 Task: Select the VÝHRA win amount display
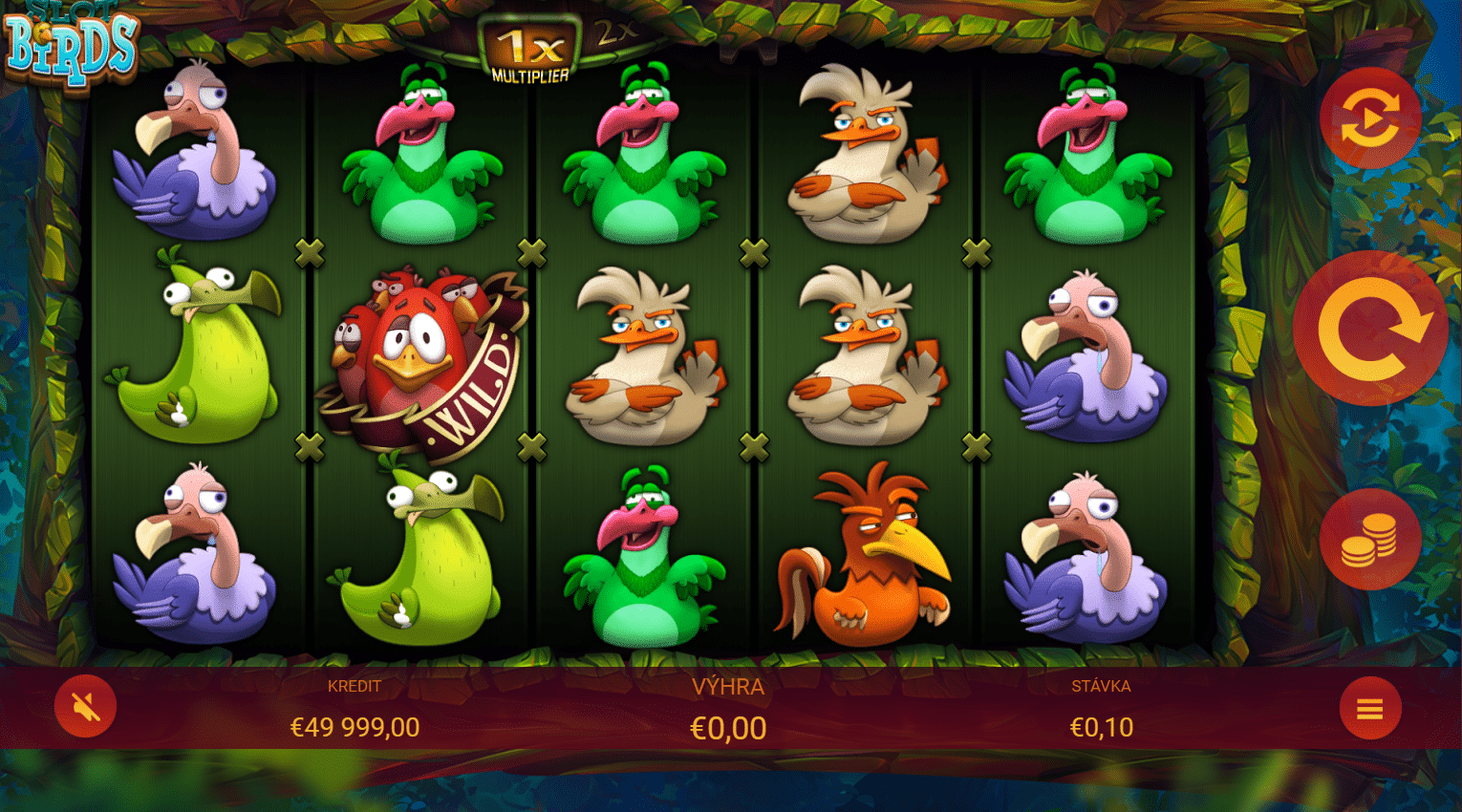(728, 686)
